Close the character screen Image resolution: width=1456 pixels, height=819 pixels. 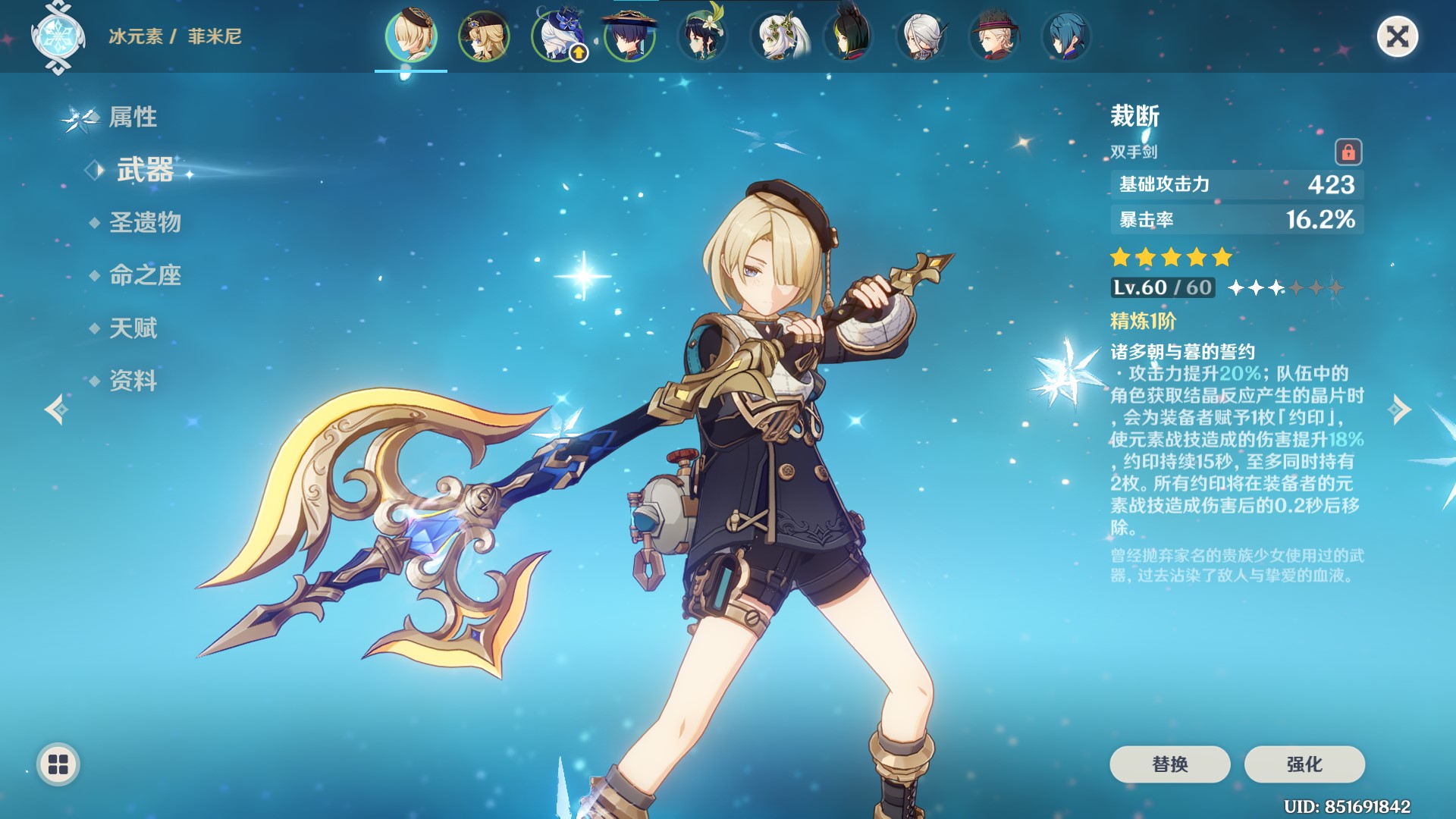click(x=1397, y=36)
